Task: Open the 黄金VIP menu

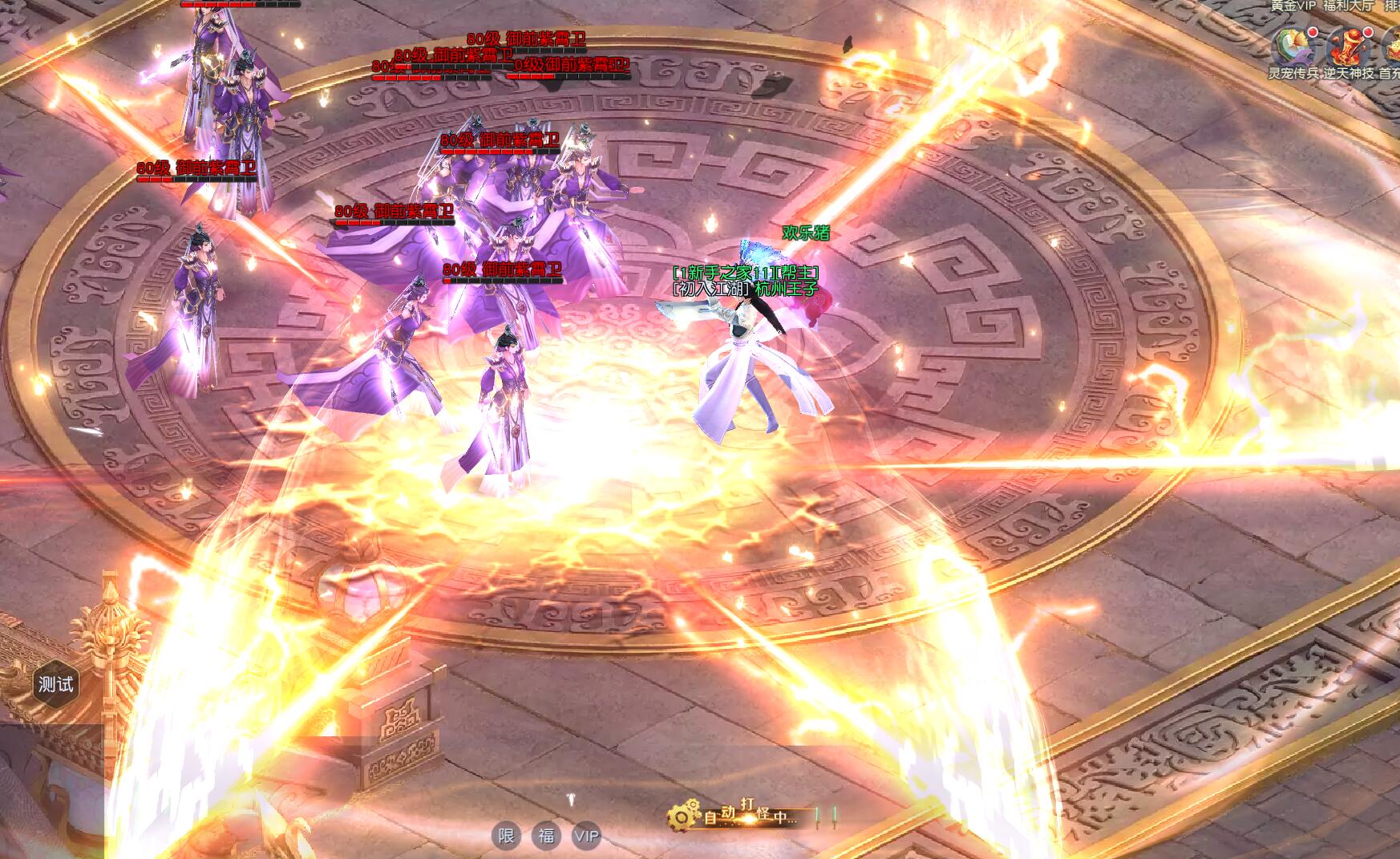Action: 1293,6
